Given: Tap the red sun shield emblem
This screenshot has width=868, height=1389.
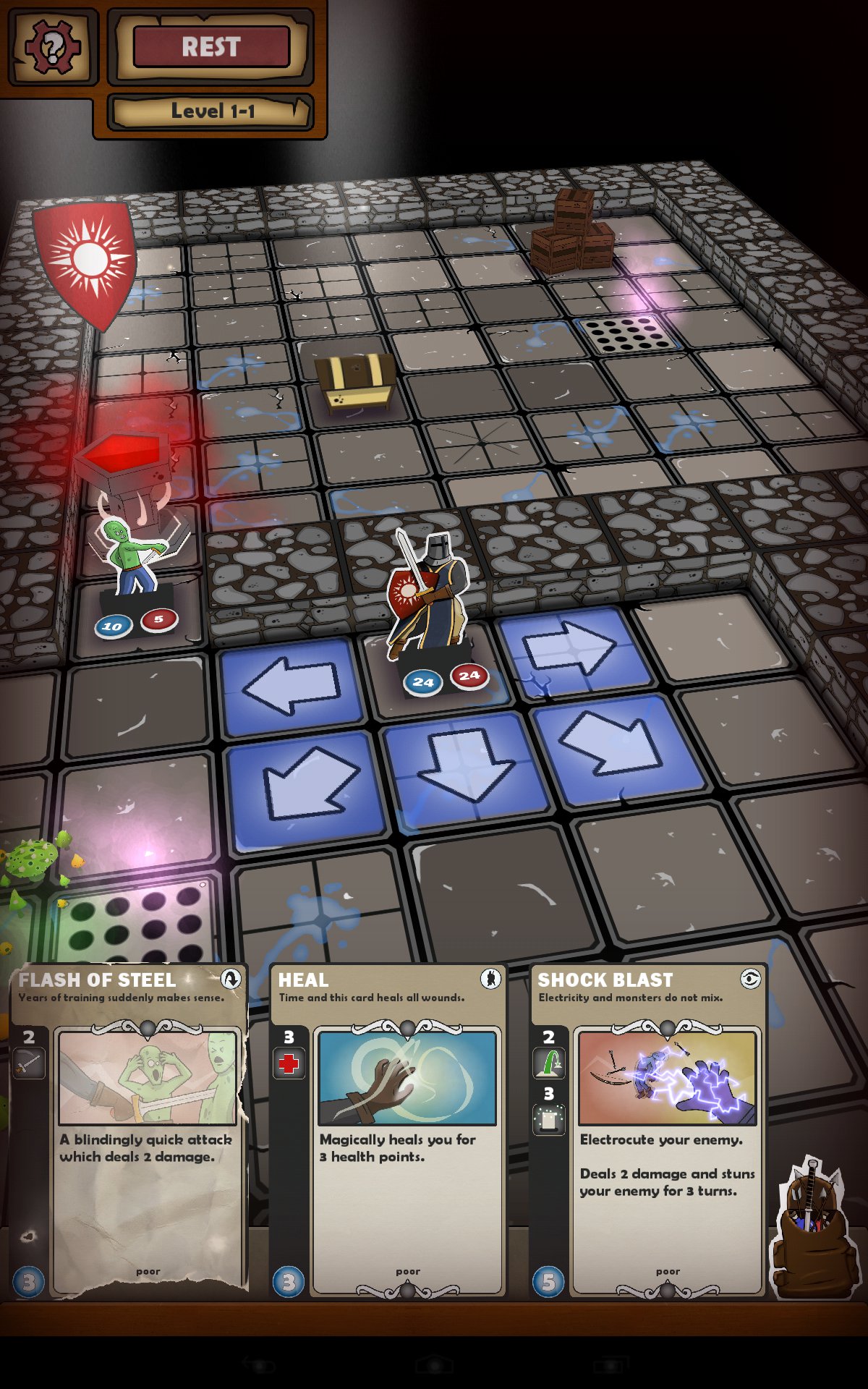Looking at the screenshot, I should point(87,260).
